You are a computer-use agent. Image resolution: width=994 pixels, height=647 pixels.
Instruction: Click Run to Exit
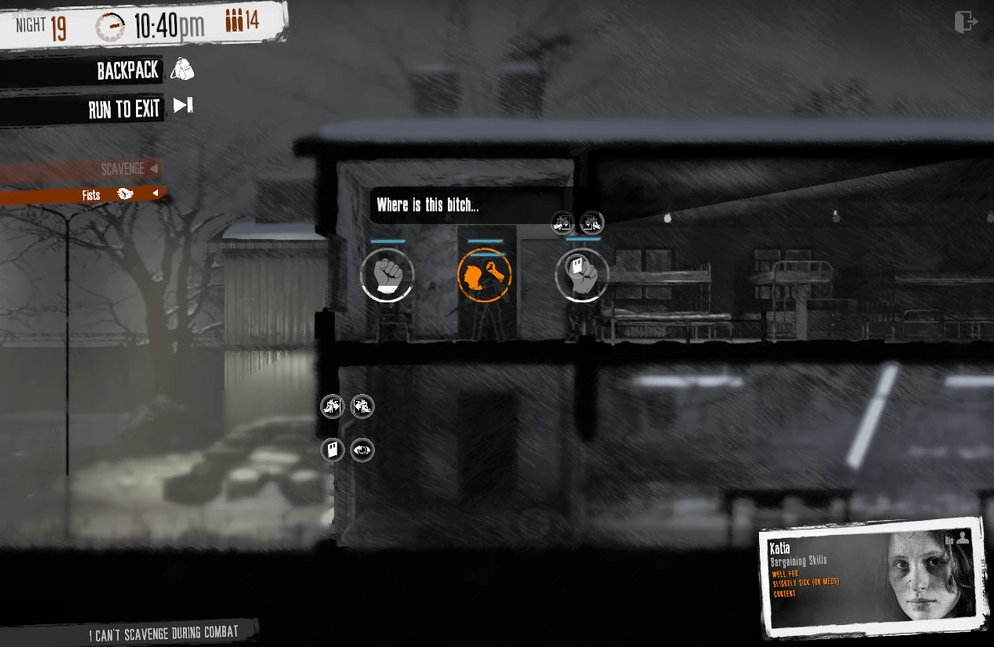point(125,108)
